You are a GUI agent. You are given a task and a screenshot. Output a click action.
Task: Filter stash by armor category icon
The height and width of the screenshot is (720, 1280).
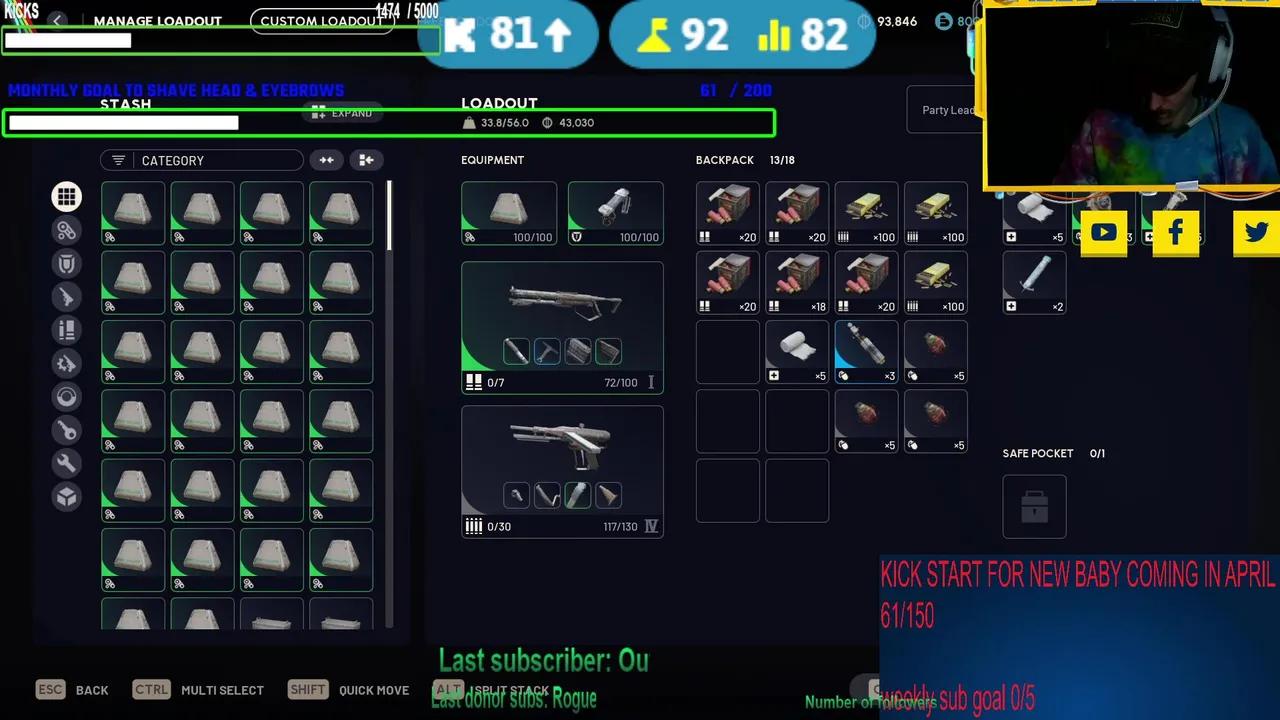(x=66, y=263)
